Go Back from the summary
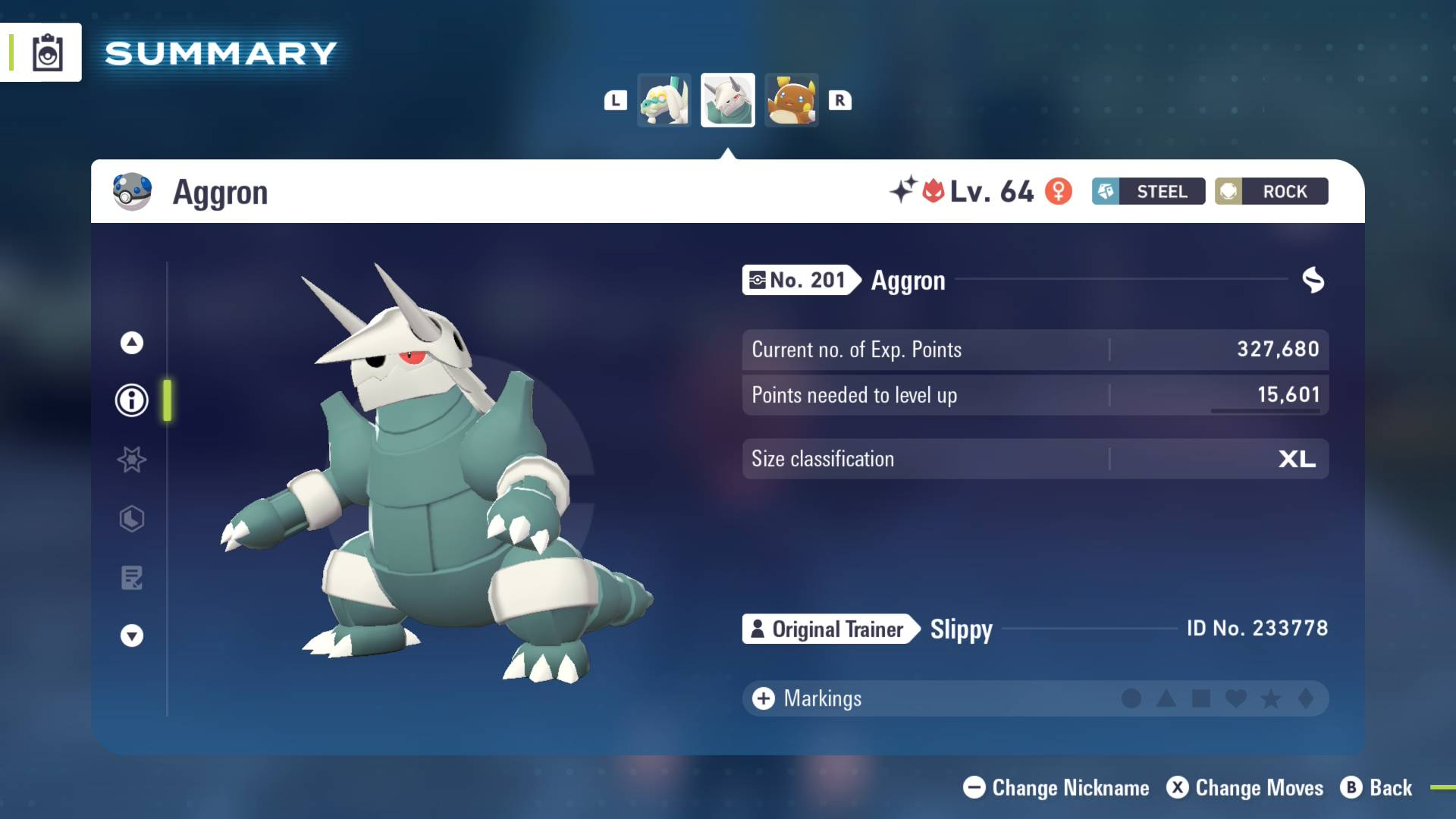Screen dimensions: 1456x819 point(1377,788)
